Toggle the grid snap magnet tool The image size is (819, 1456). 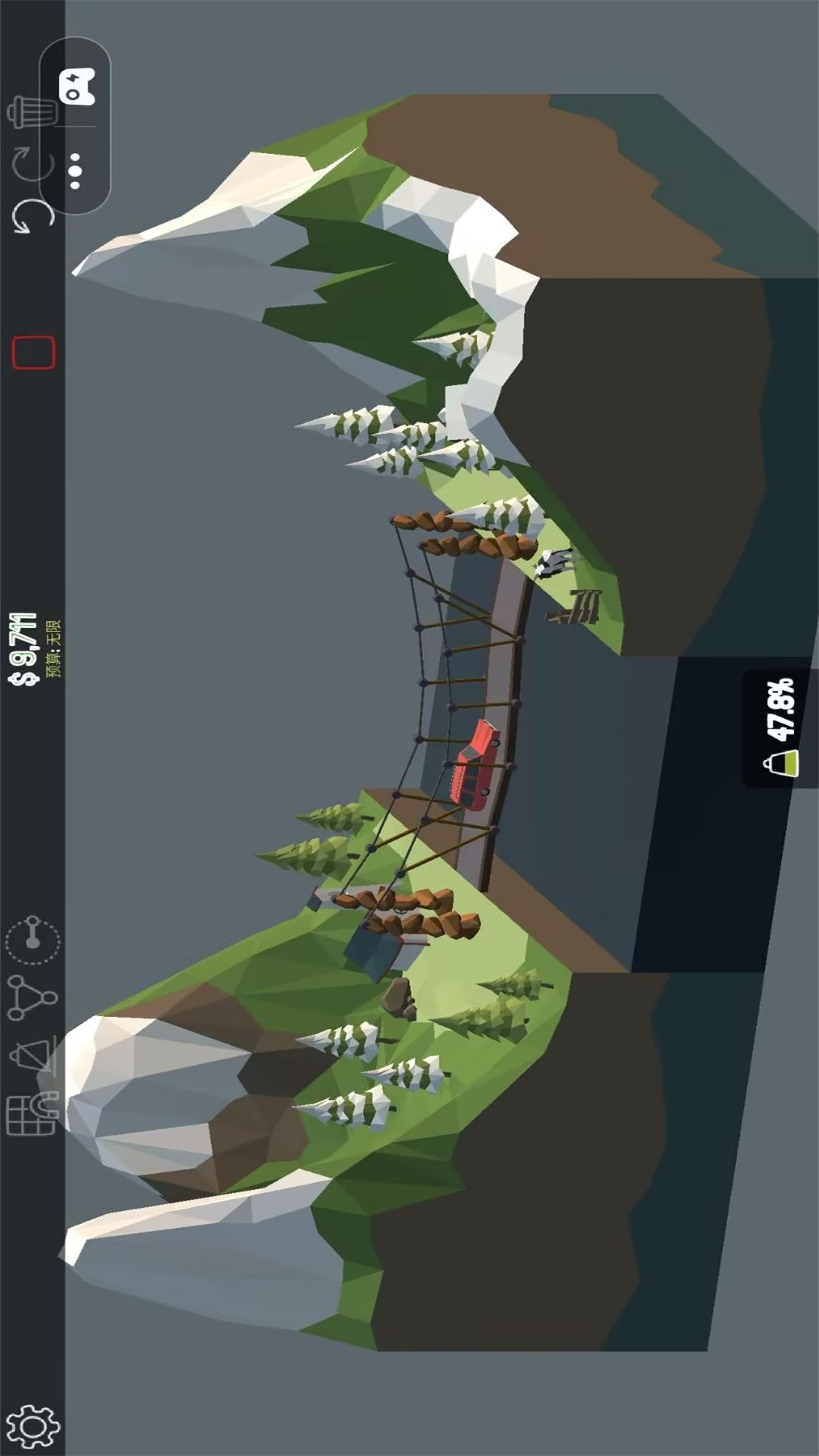[32, 1115]
